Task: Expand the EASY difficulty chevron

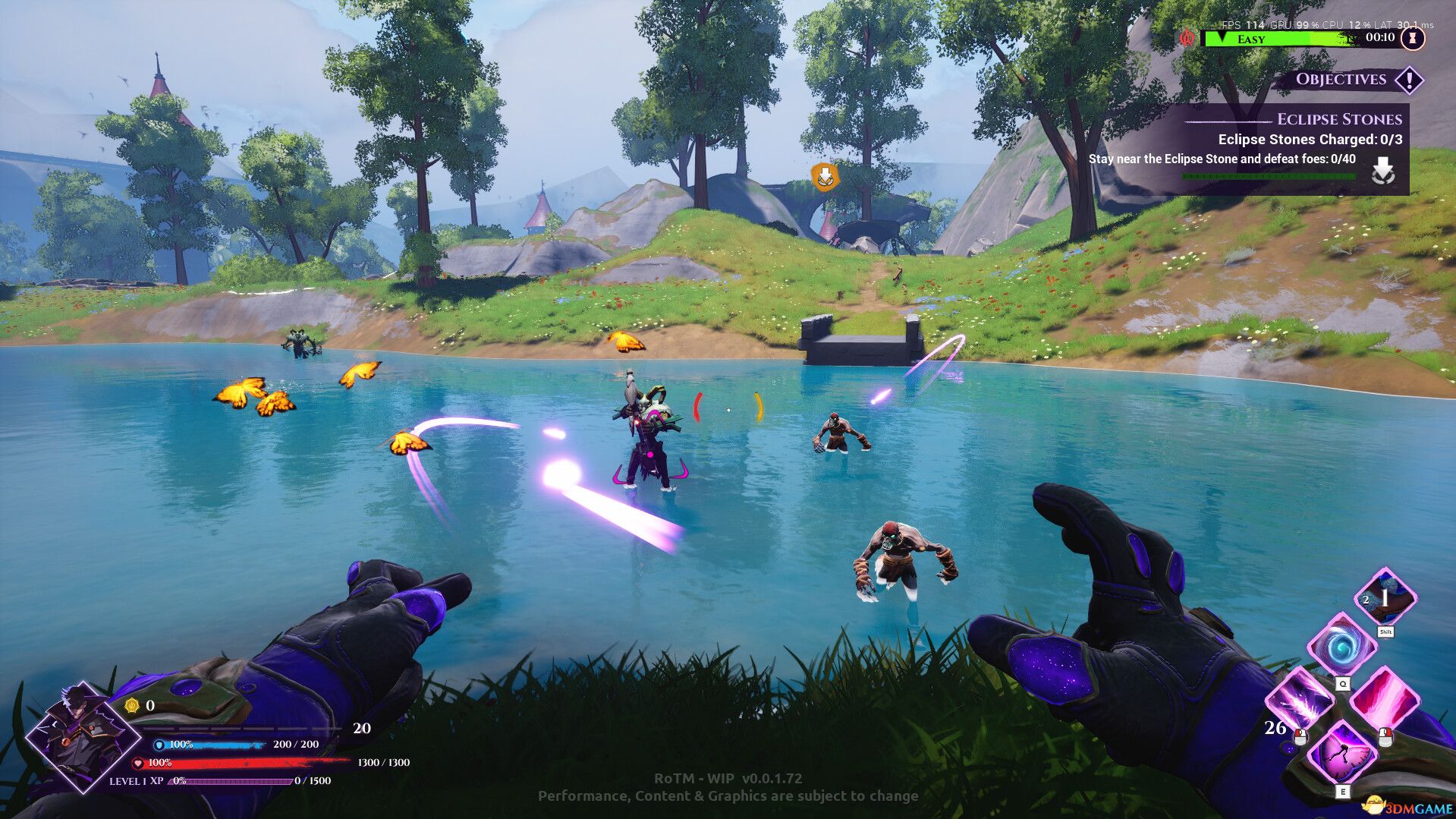Action: point(1222,36)
